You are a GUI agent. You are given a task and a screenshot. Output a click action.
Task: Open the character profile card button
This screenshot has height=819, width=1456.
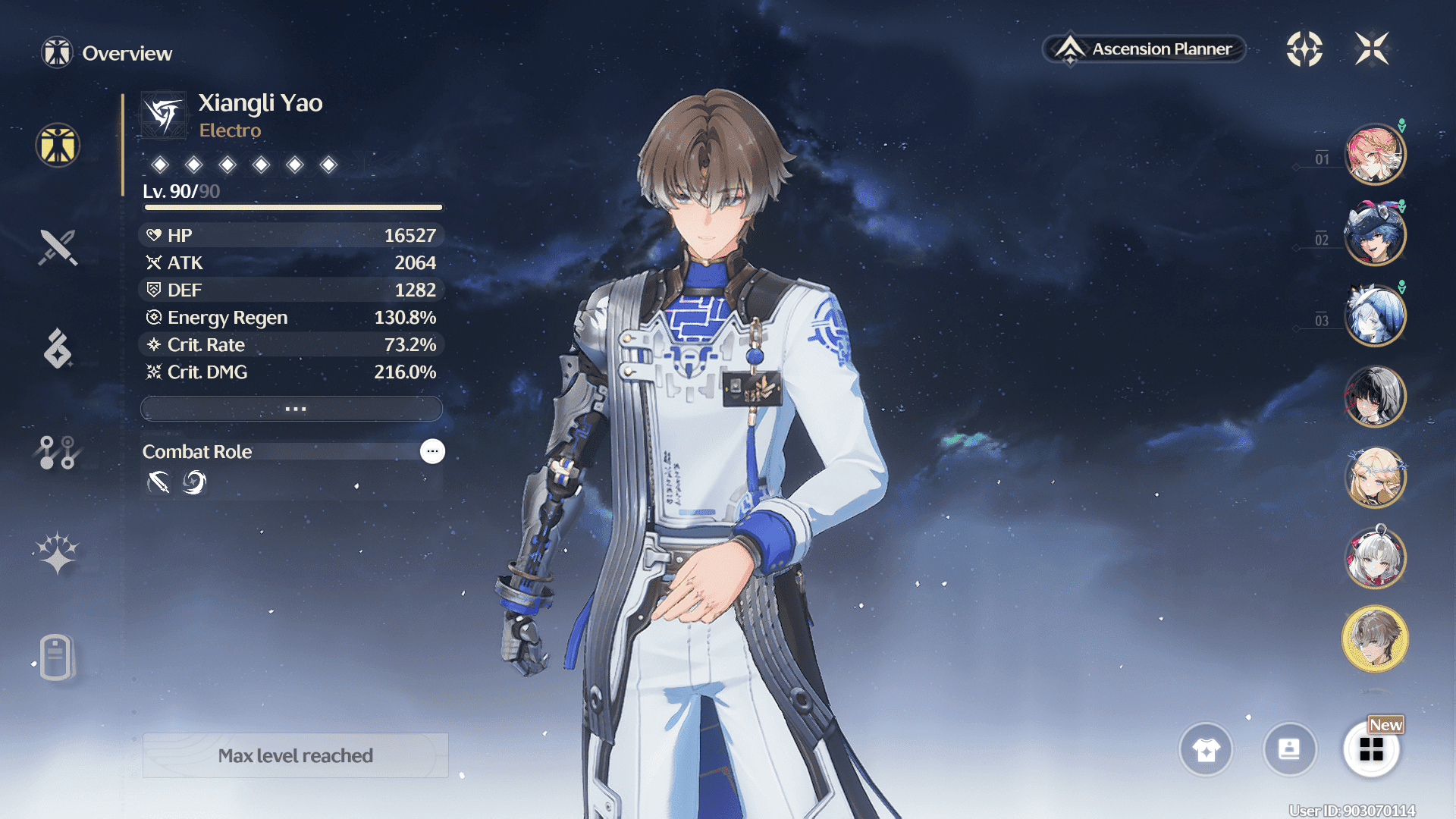pyautogui.click(x=1289, y=750)
